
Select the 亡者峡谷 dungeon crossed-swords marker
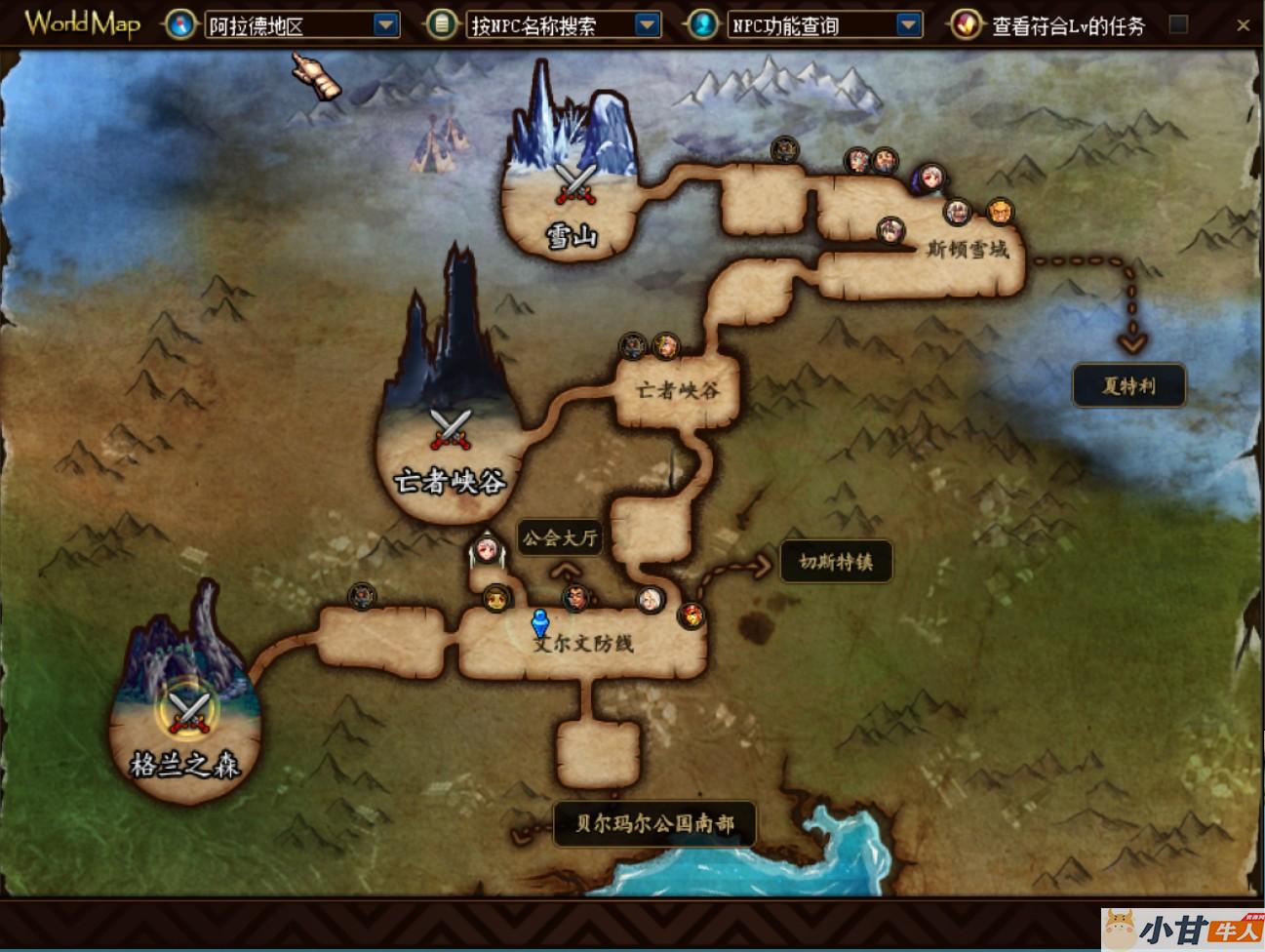point(451,429)
